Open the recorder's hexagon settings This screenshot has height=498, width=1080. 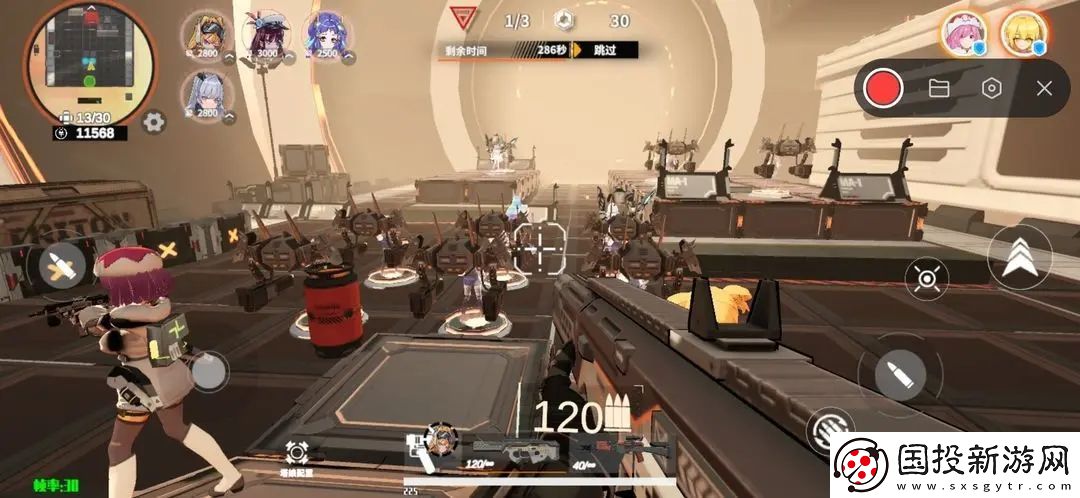coord(991,88)
